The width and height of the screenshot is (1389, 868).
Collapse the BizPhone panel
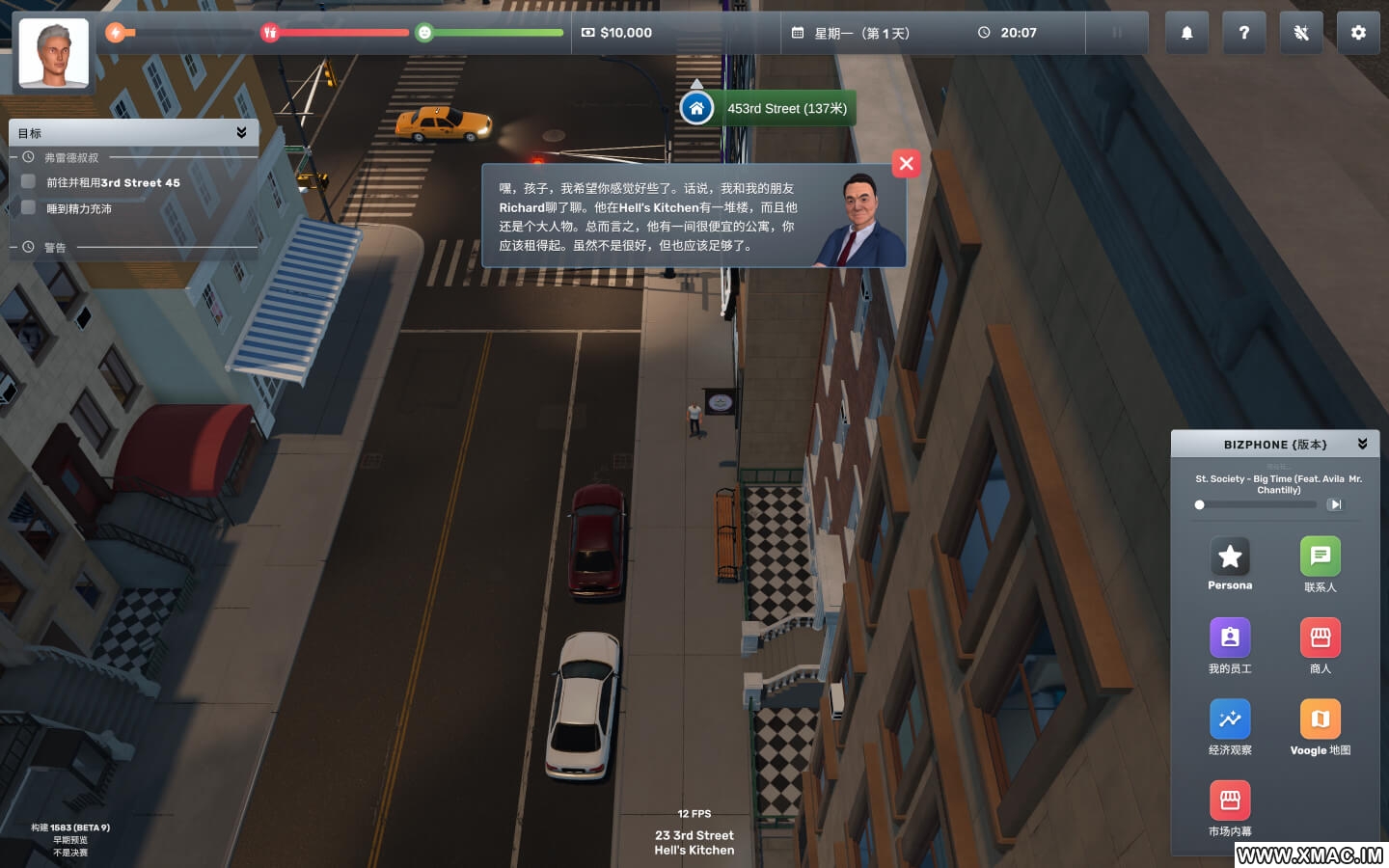(1362, 444)
